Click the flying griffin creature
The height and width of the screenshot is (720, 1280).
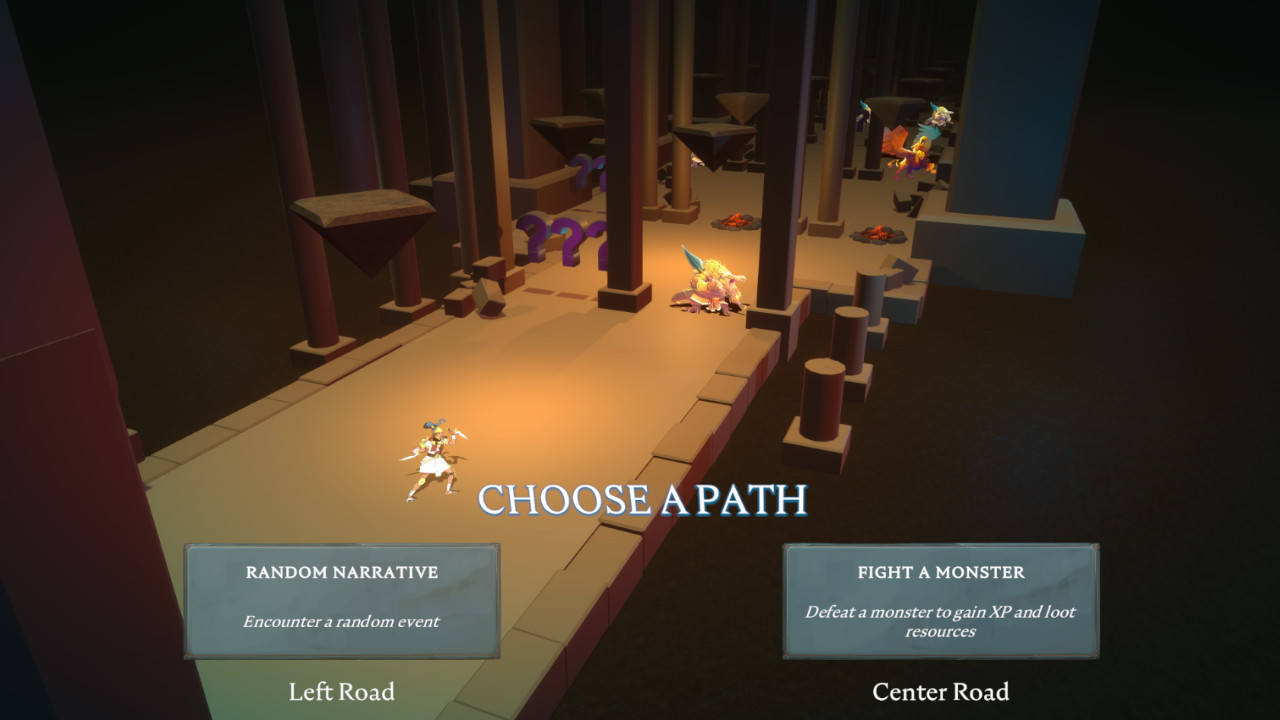(x=913, y=150)
